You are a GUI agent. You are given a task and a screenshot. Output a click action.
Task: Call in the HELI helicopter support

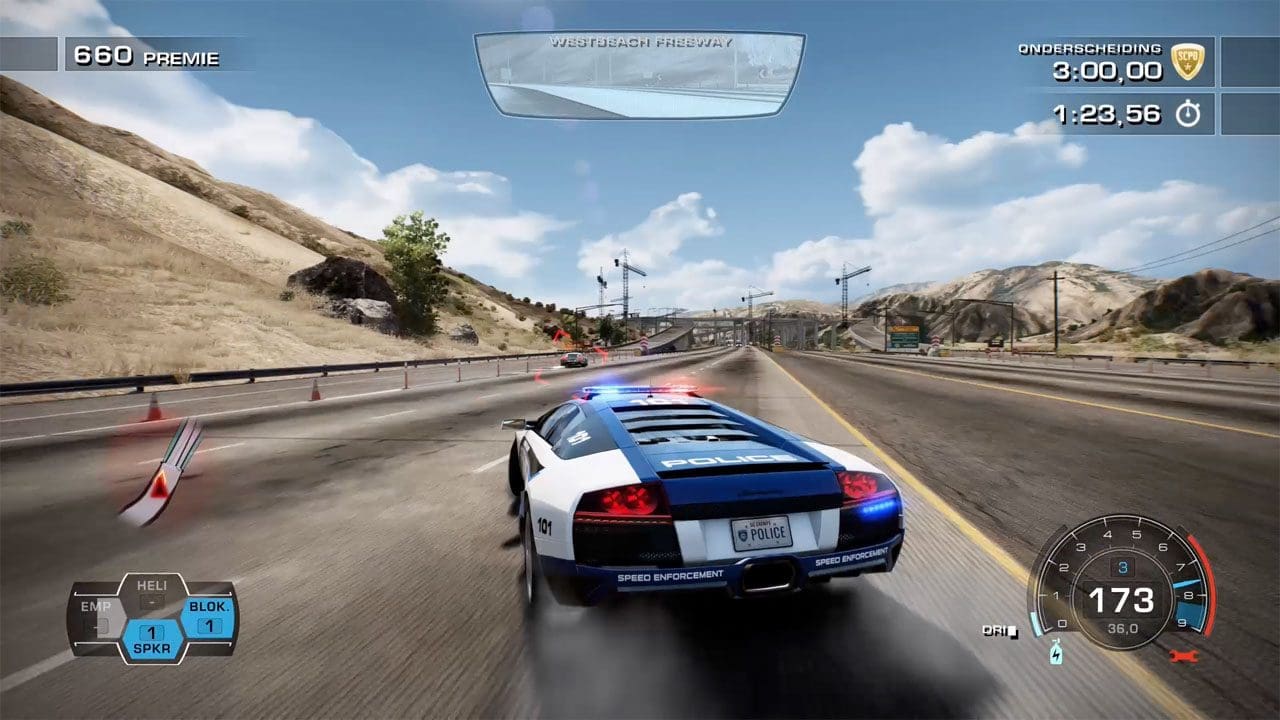152,594
